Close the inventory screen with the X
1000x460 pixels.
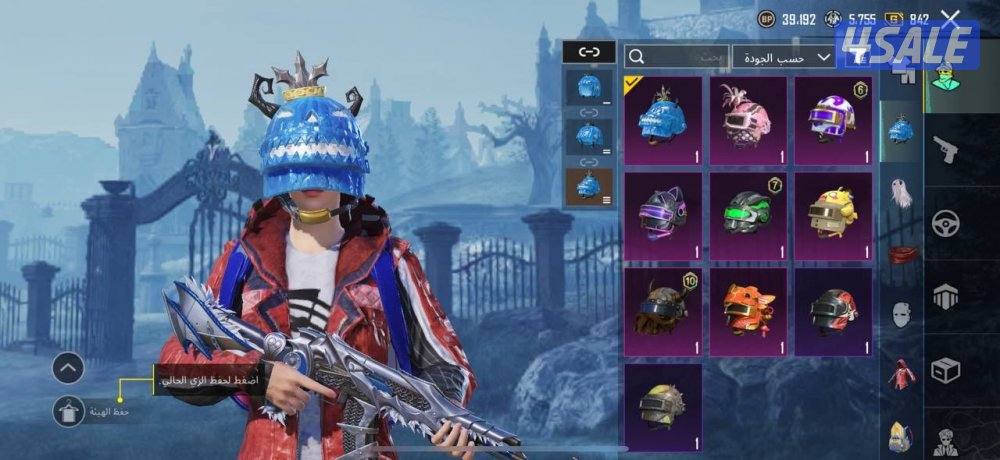[x=950, y=18]
